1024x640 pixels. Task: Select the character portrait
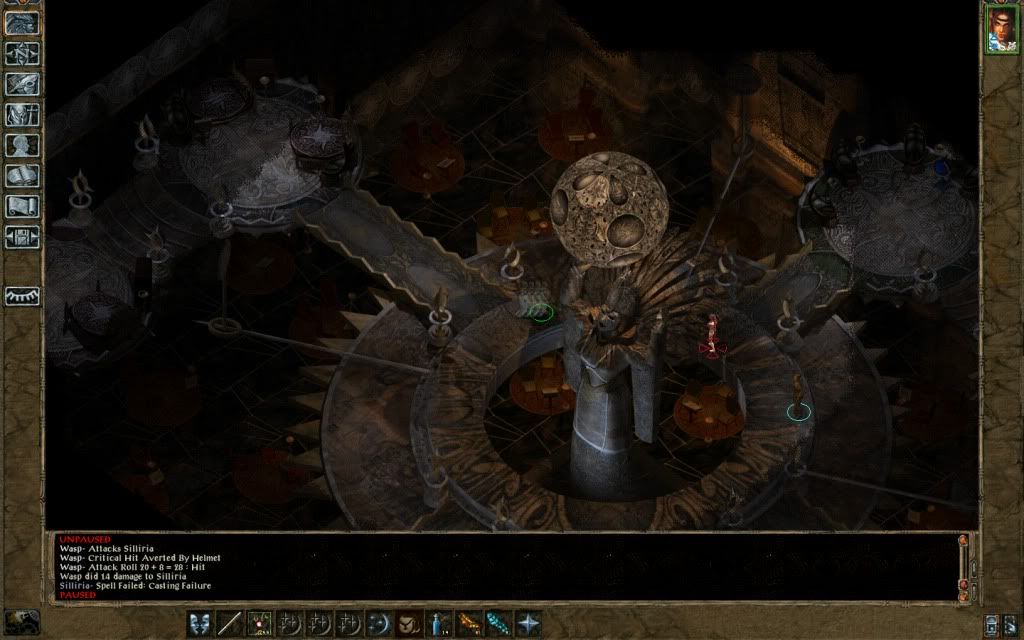pos(1001,29)
